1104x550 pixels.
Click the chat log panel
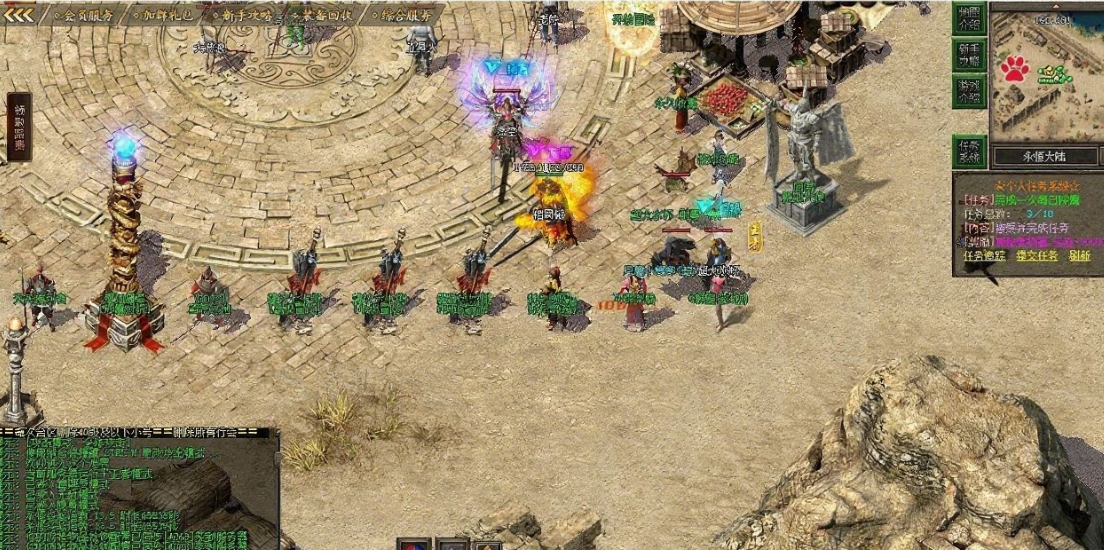[x=138, y=492]
